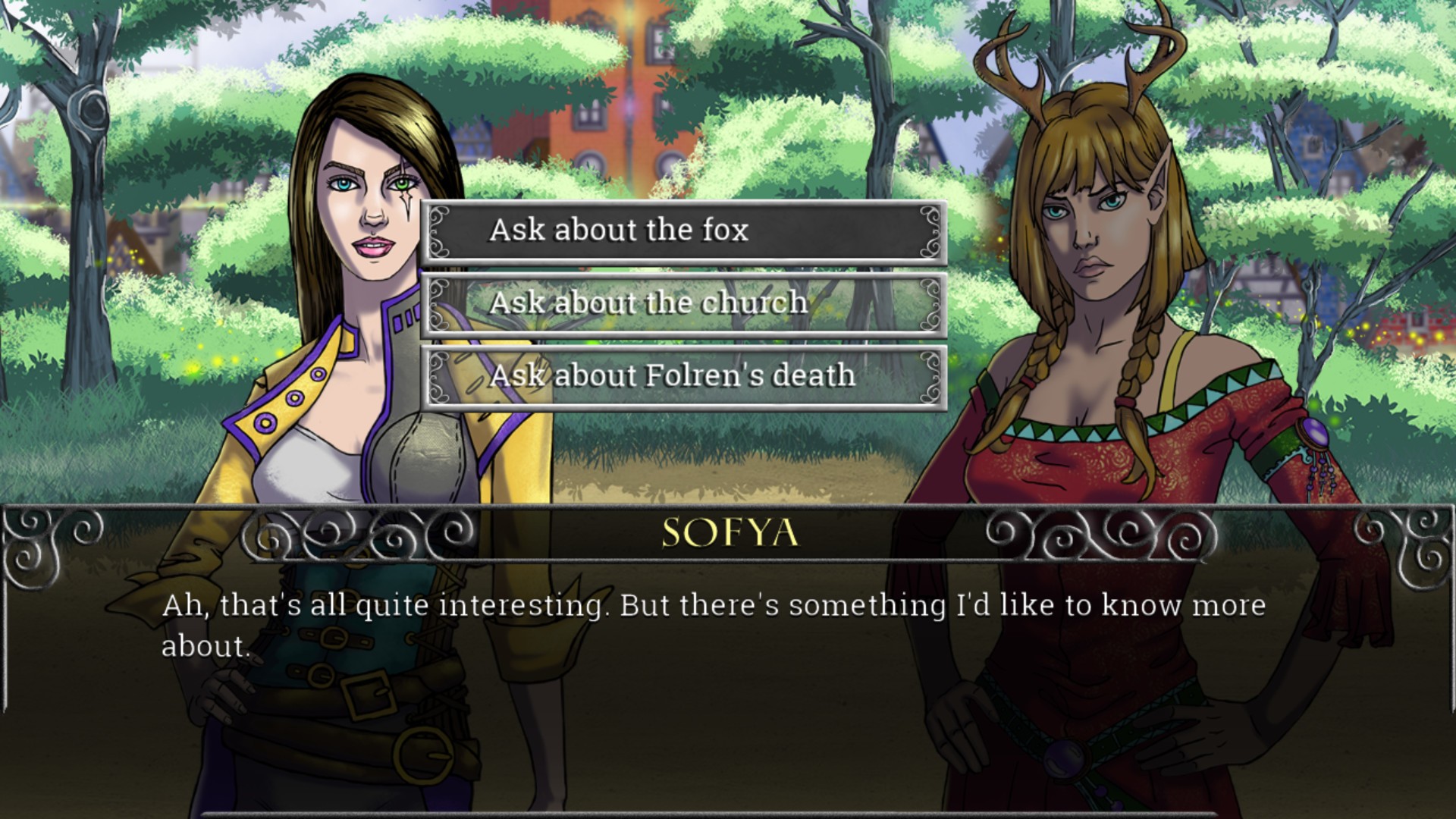Select "Ask about the church" option
Image resolution: width=1456 pixels, height=819 pixels.
pyautogui.click(x=683, y=303)
